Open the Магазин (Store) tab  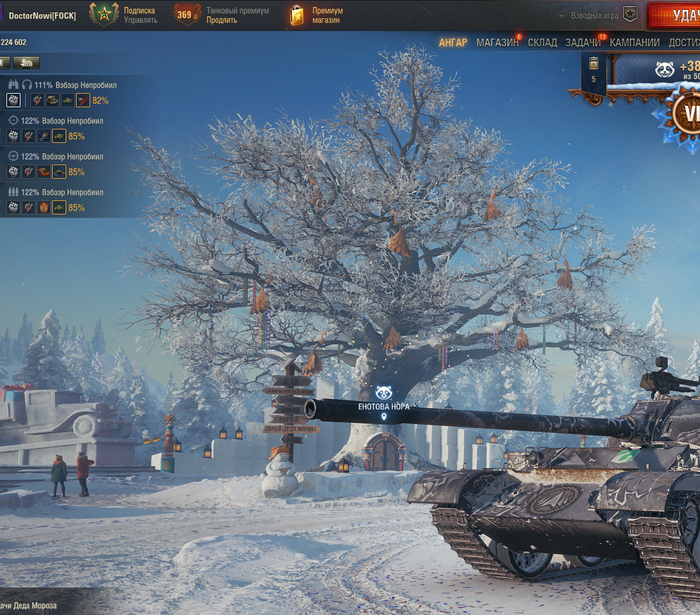pos(497,43)
